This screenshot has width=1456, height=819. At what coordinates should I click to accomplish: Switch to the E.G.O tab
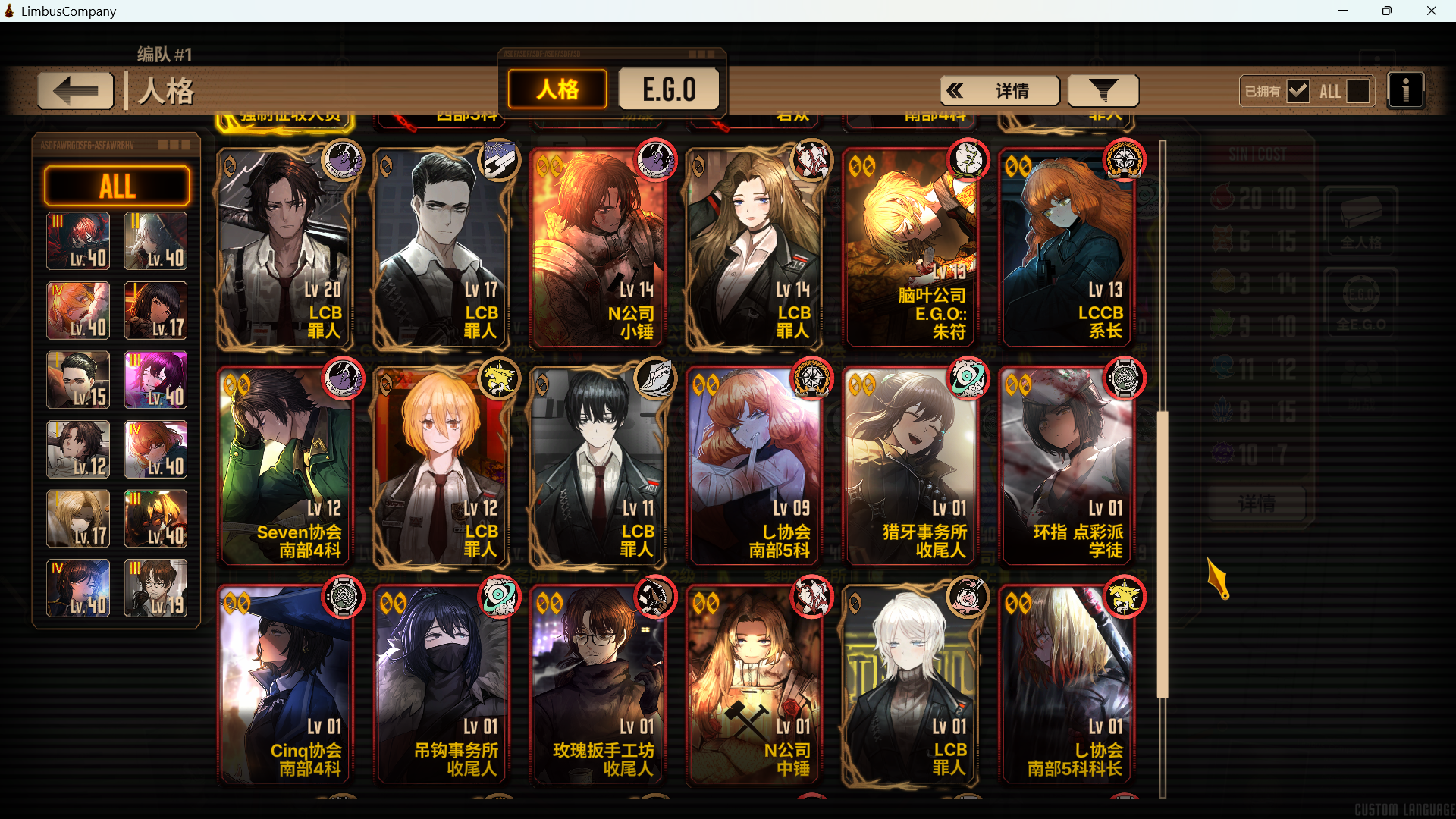pyautogui.click(x=669, y=89)
